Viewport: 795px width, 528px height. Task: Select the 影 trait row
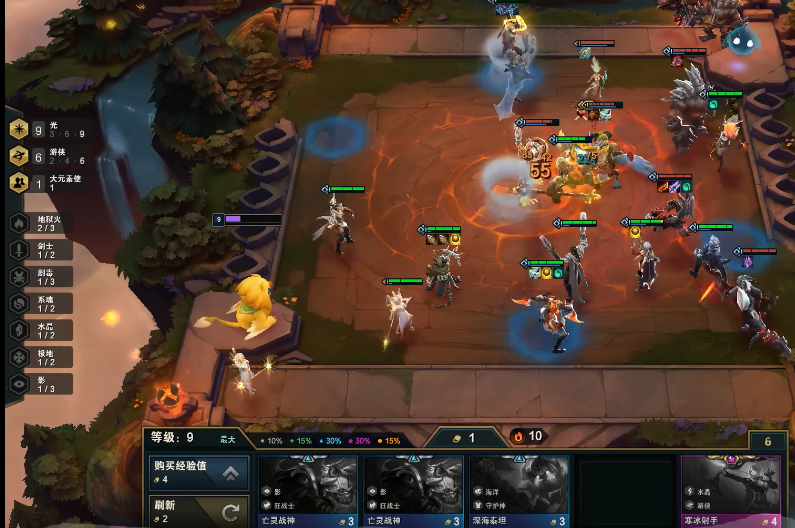[38, 383]
